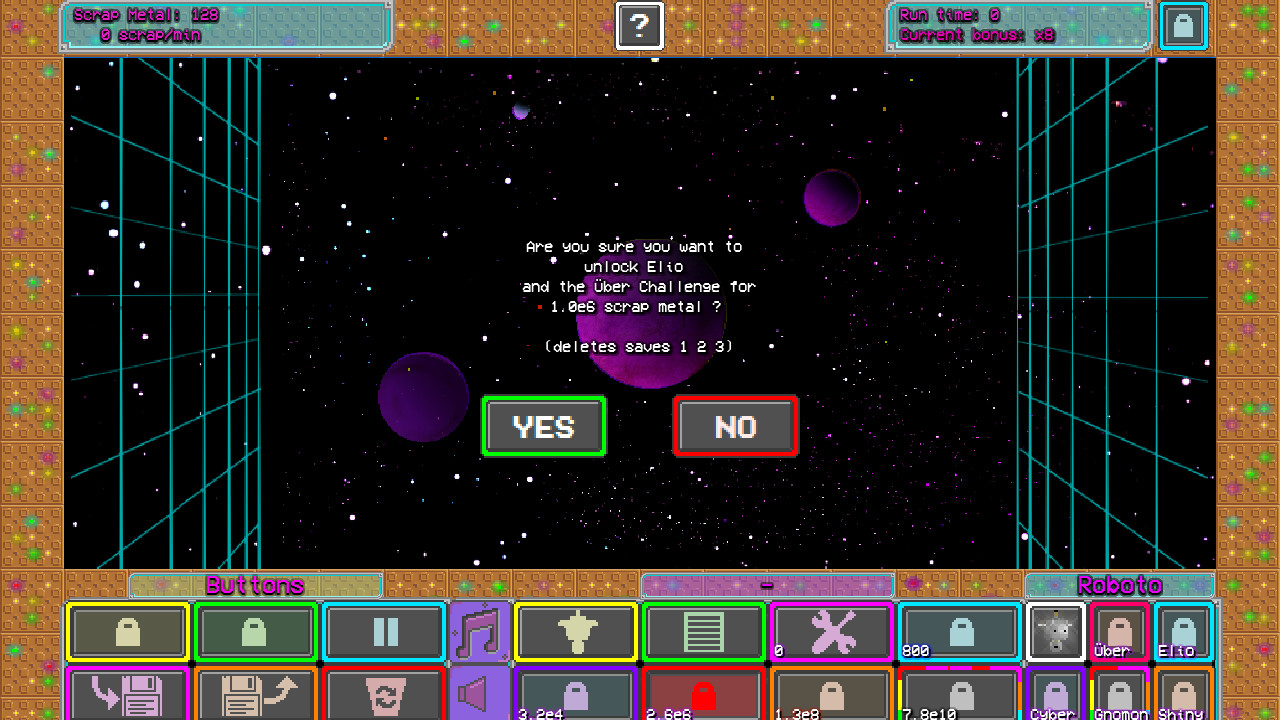The height and width of the screenshot is (720, 1280).
Task: Click the Elio locked unlock slot
Action: pyautogui.click(x=1181, y=631)
